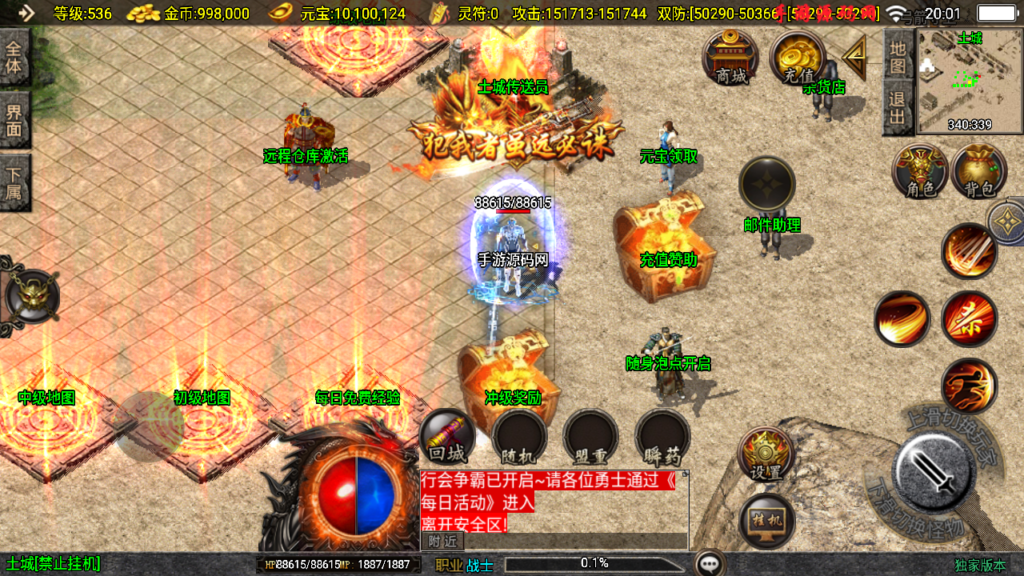Open chat with the speech bubble icon
The image size is (1024, 576).
tap(711, 564)
